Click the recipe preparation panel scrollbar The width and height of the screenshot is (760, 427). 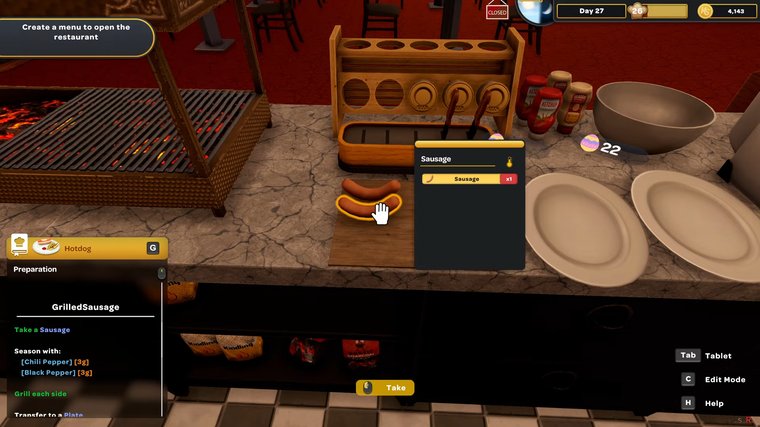tap(162, 273)
